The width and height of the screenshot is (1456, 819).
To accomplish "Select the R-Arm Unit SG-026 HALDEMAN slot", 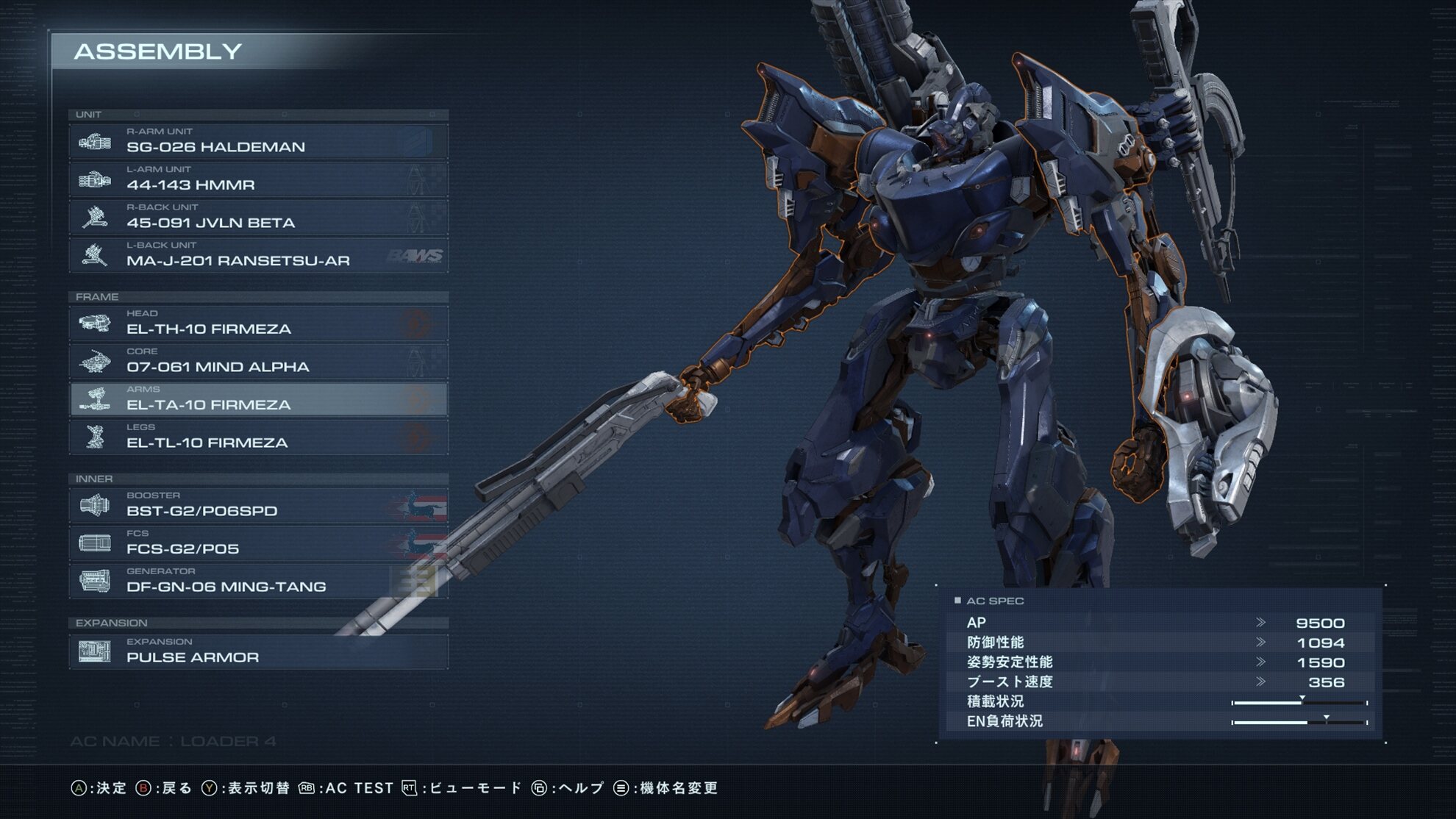I will click(258, 142).
